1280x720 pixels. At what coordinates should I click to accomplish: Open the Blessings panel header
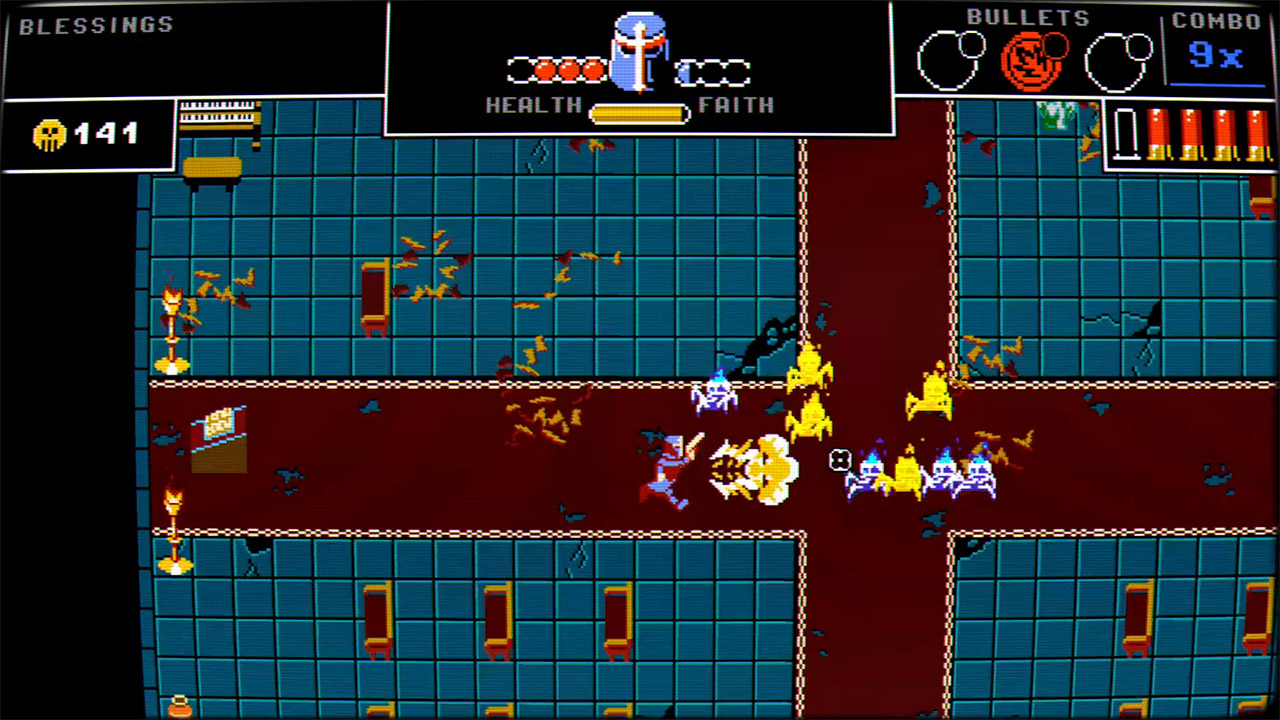click(x=95, y=25)
